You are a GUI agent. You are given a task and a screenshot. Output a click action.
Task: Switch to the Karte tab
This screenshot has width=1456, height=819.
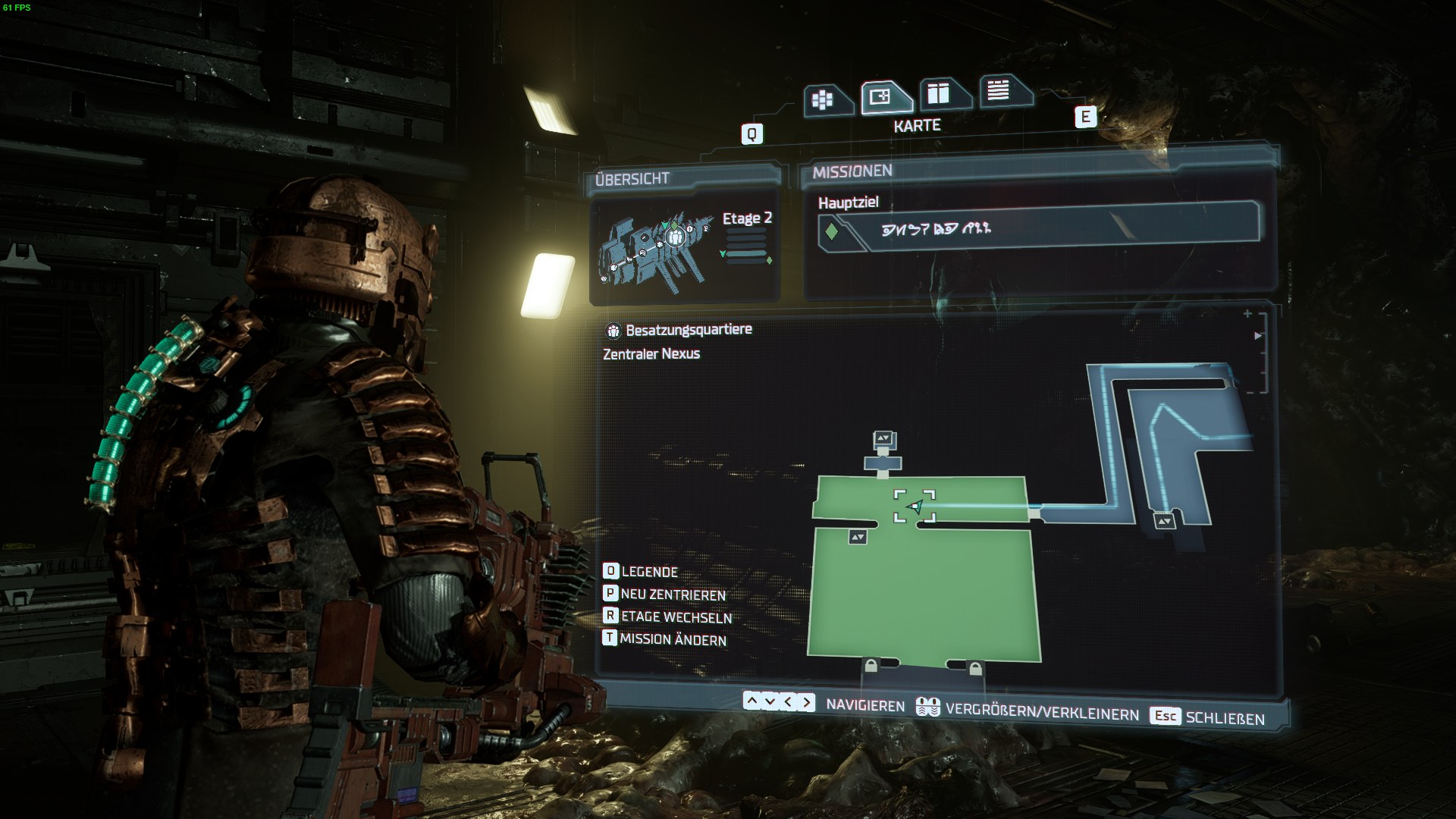(880, 97)
